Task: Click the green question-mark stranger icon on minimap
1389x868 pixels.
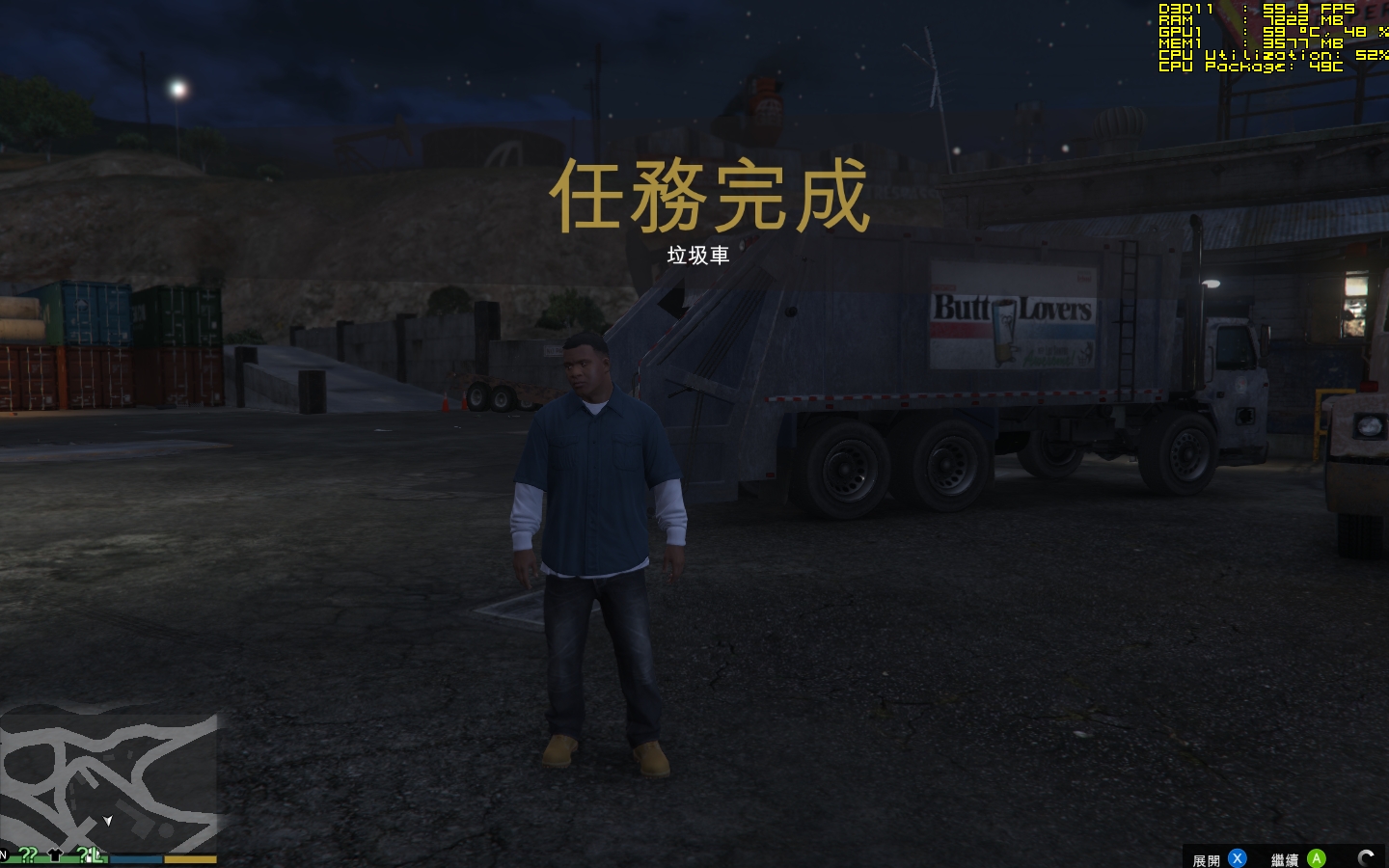Action: (x=28, y=855)
